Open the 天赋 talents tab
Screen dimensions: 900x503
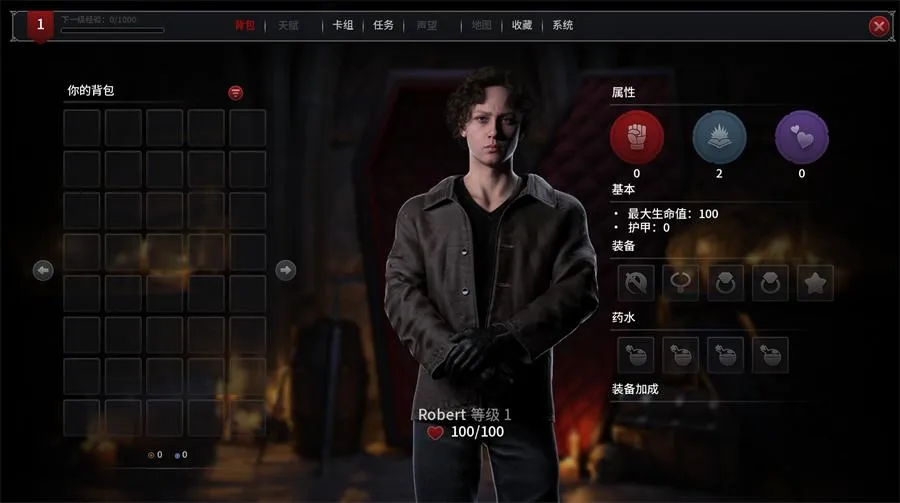(288, 26)
